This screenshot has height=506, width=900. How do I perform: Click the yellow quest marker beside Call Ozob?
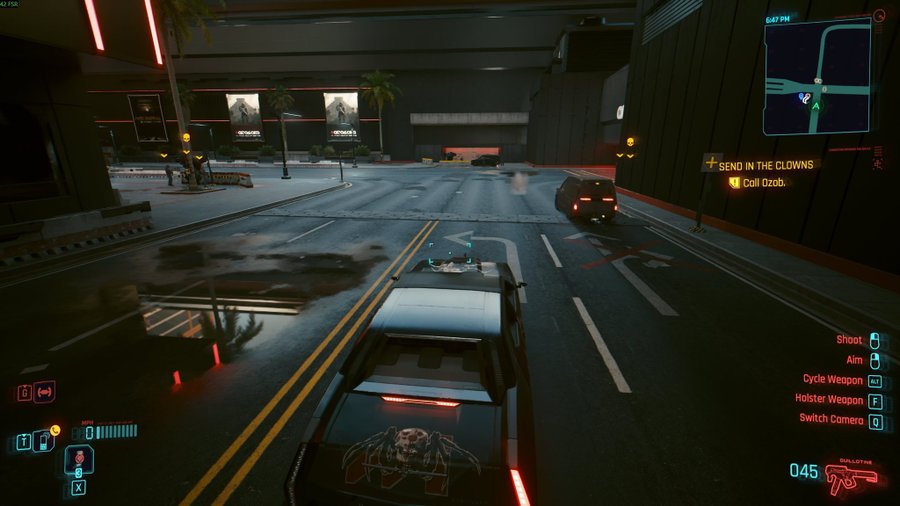pos(734,182)
